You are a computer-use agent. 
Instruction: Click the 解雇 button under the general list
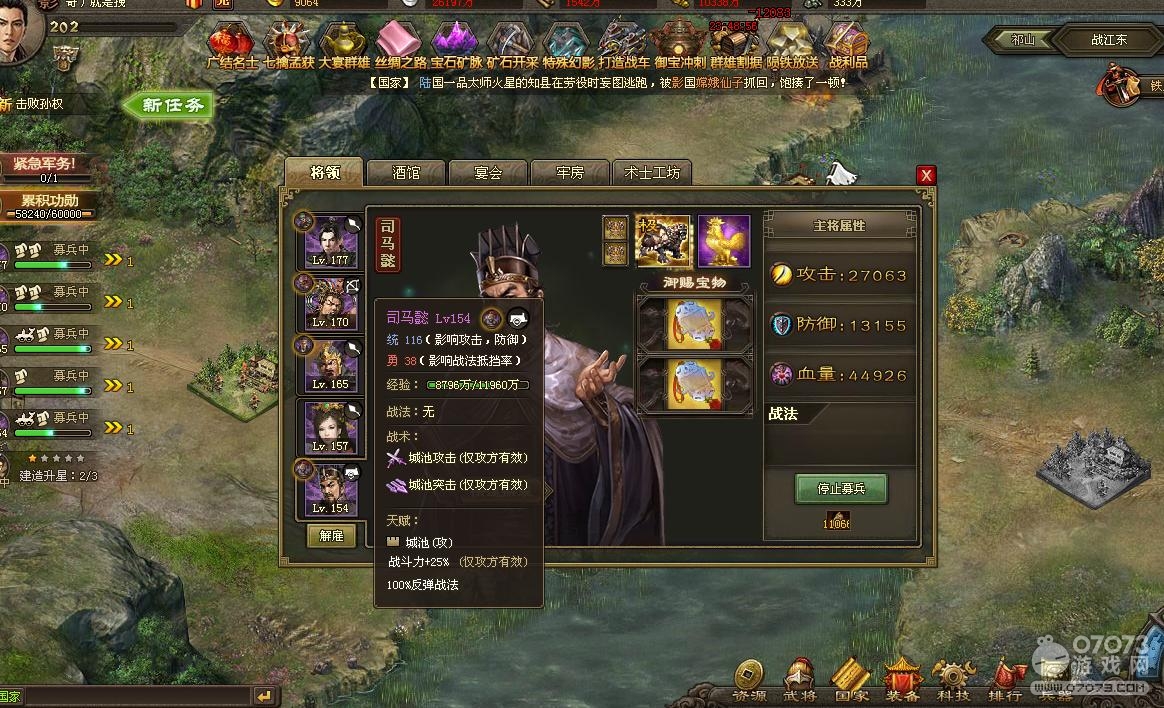click(331, 536)
